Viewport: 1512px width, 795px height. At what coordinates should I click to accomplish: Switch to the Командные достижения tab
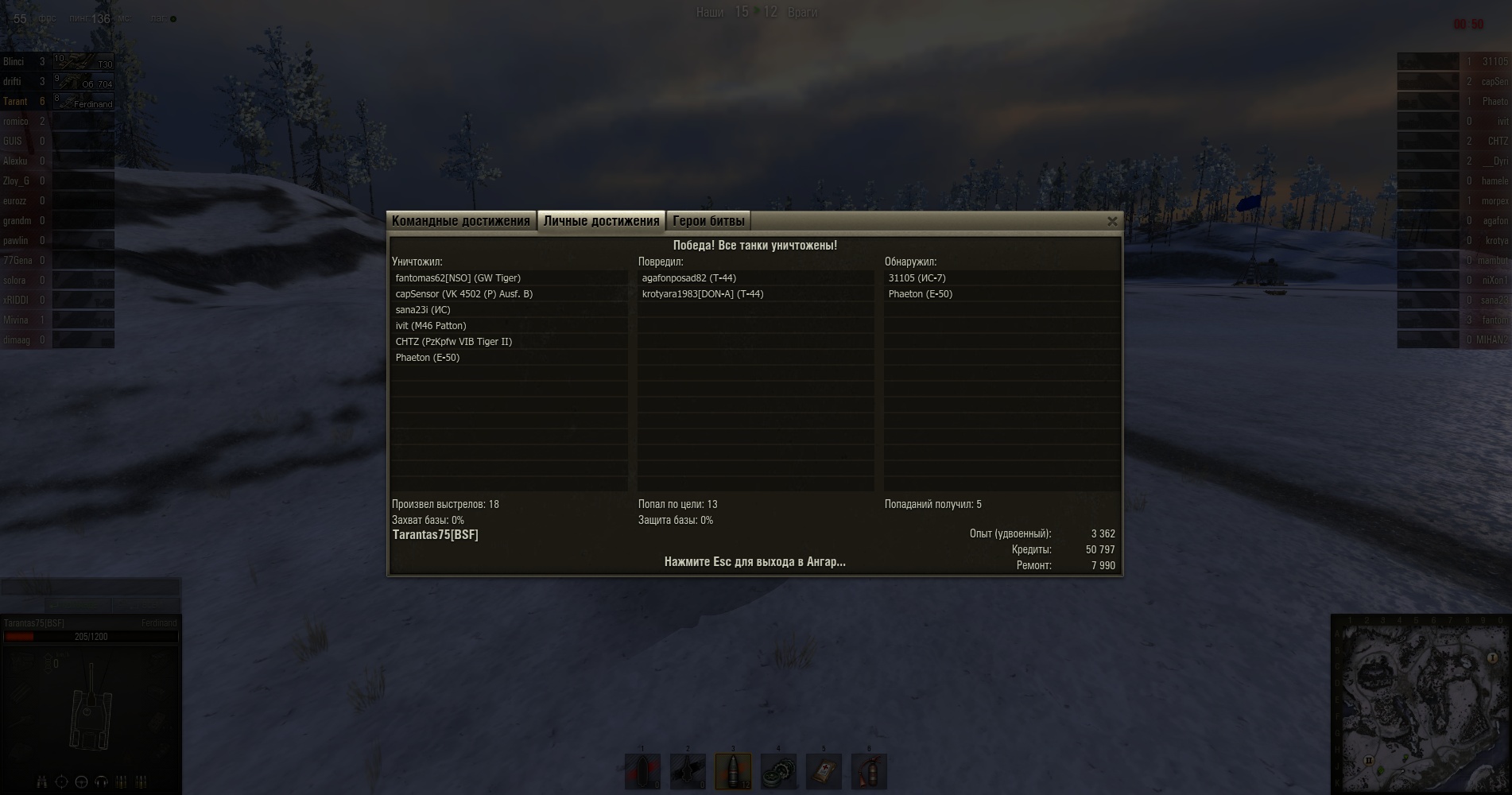[460, 221]
